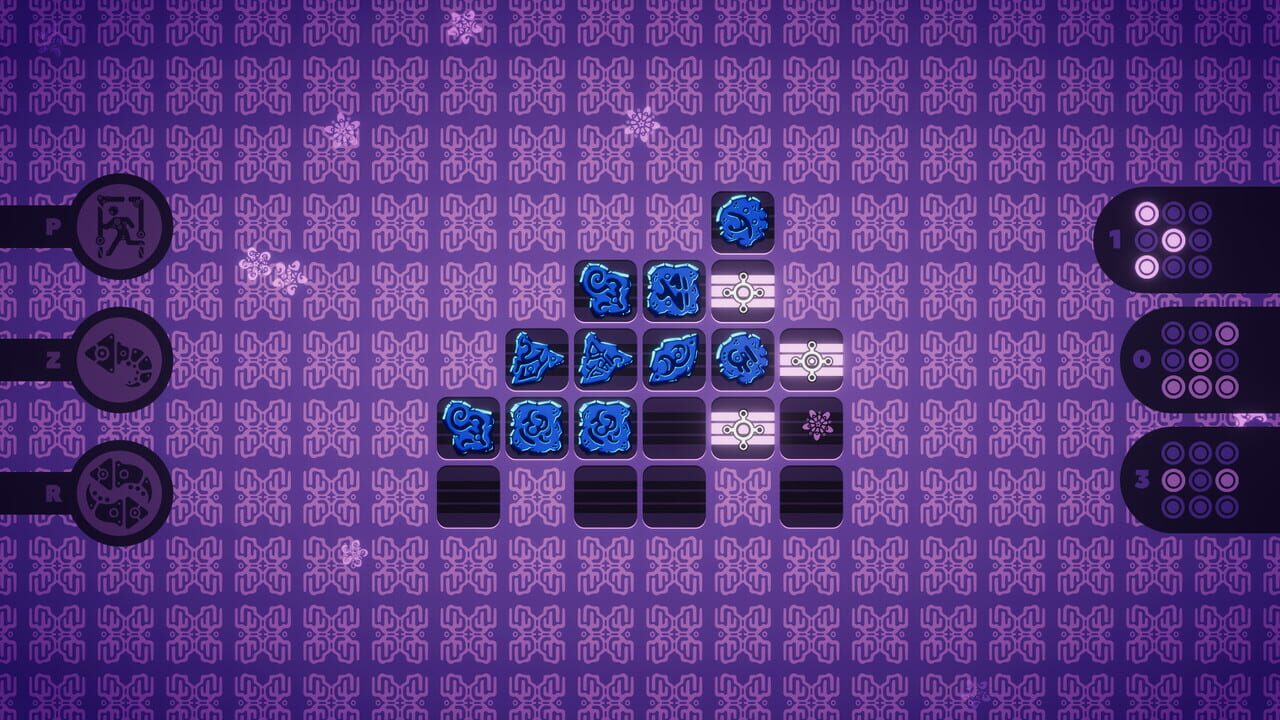
Task: Select the topmost blue glyph tile
Action: tap(743, 222)
